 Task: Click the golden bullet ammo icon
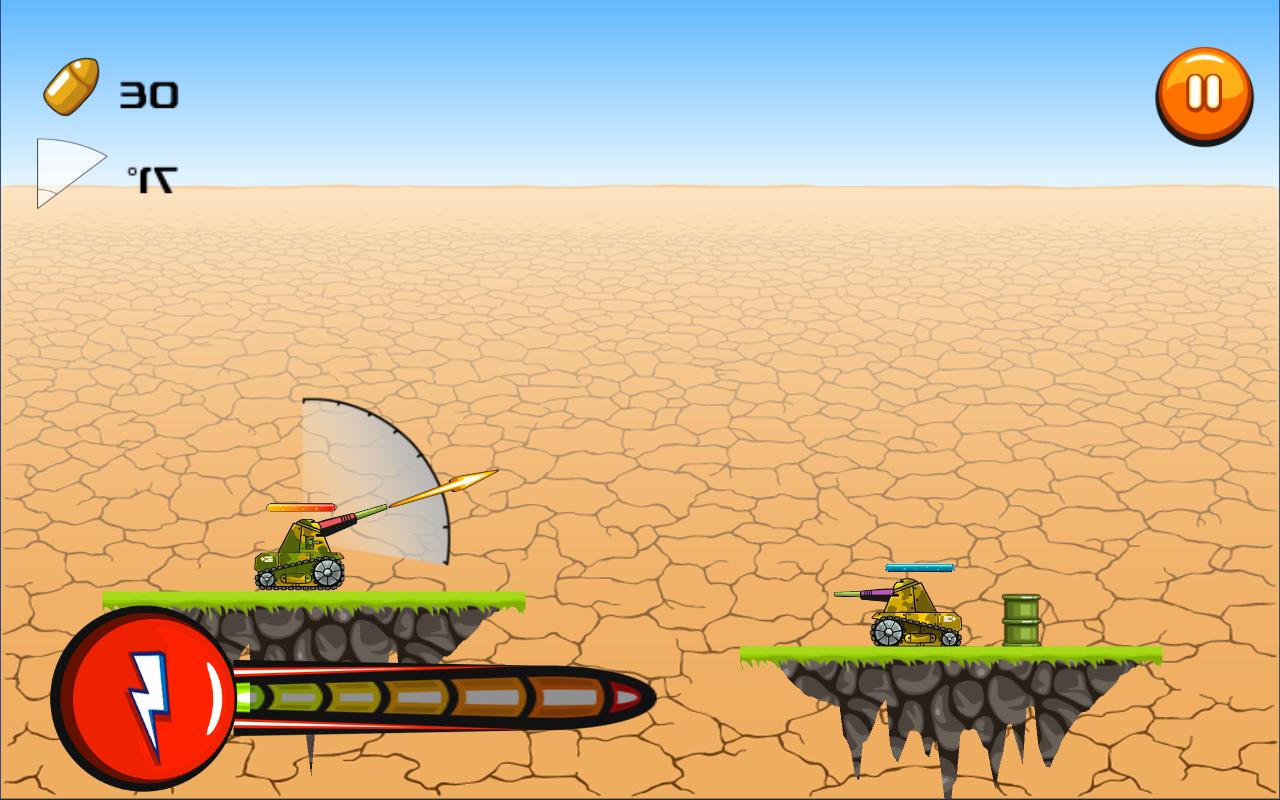click(x=72, y=88)
